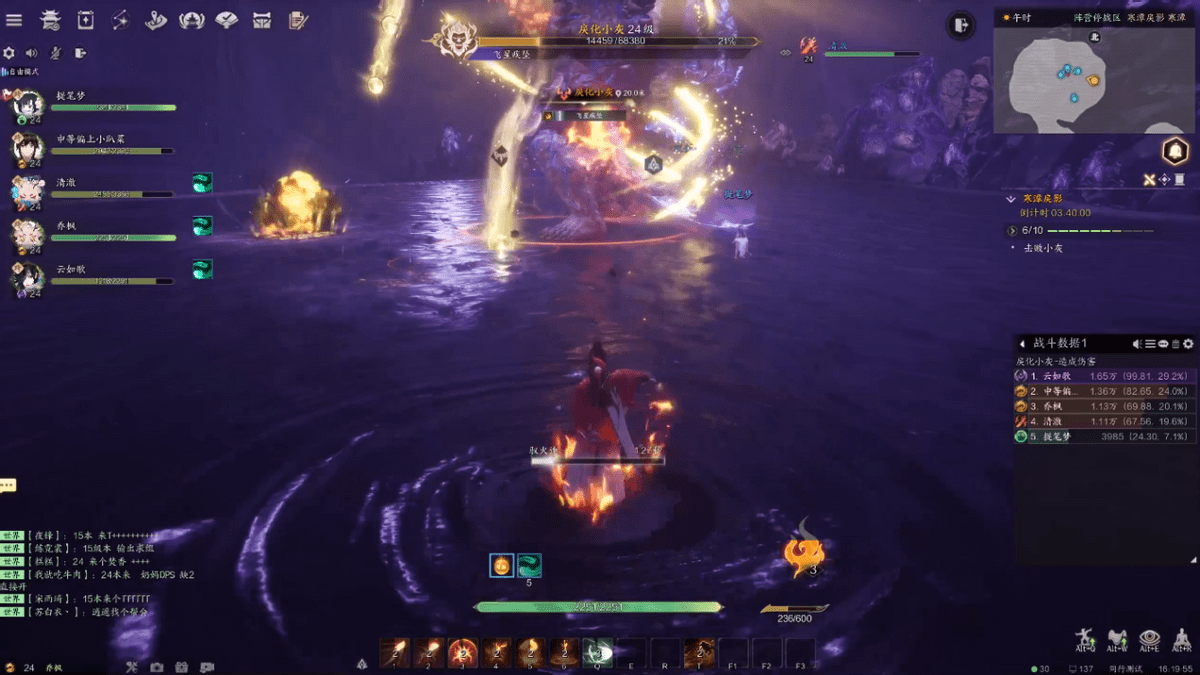Select party member 清澈 portrait
Screen dimensions: 1200x675
tap(28, 189)
